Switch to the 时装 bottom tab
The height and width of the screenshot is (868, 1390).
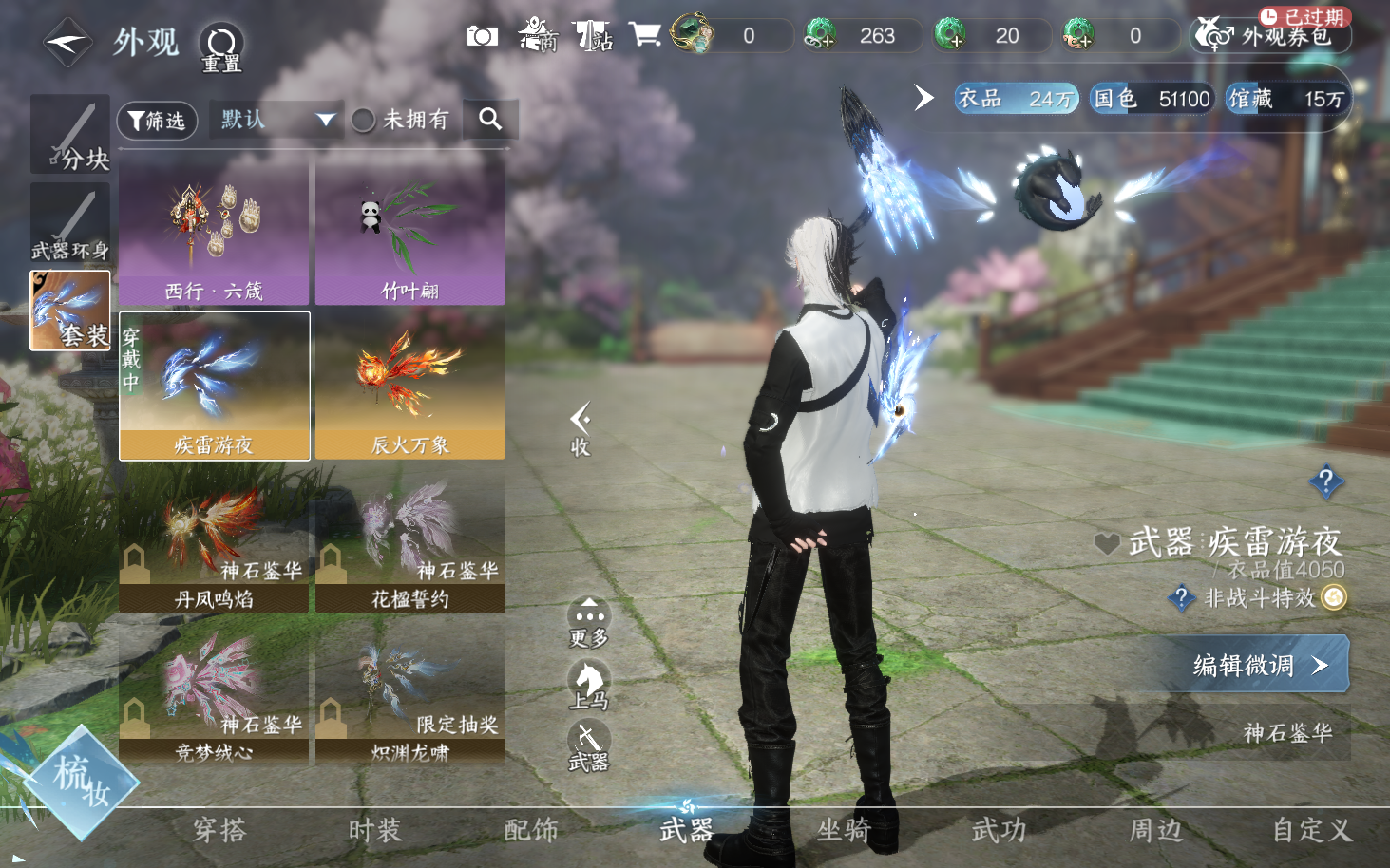tap(374, 831)
